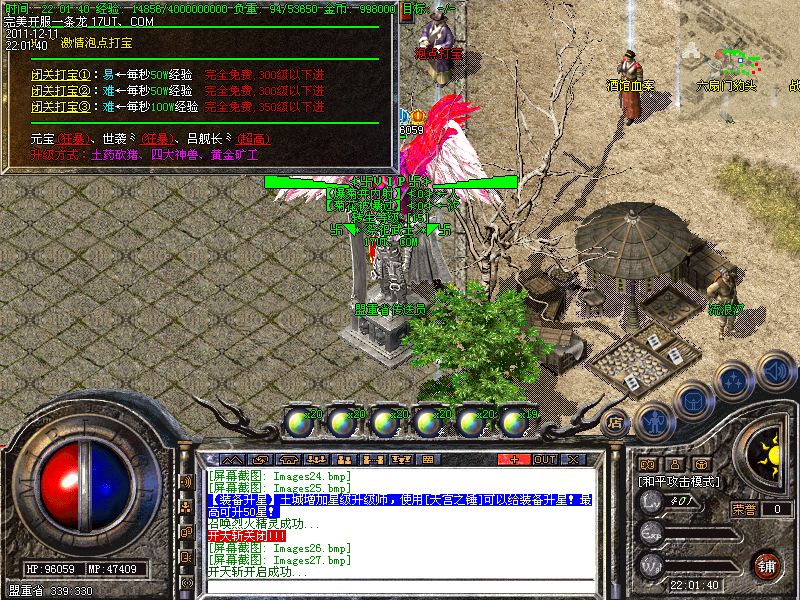This screenshot has height=600, width=800.
Task: Open the shop via the 店 button
Action: [617, 421]
